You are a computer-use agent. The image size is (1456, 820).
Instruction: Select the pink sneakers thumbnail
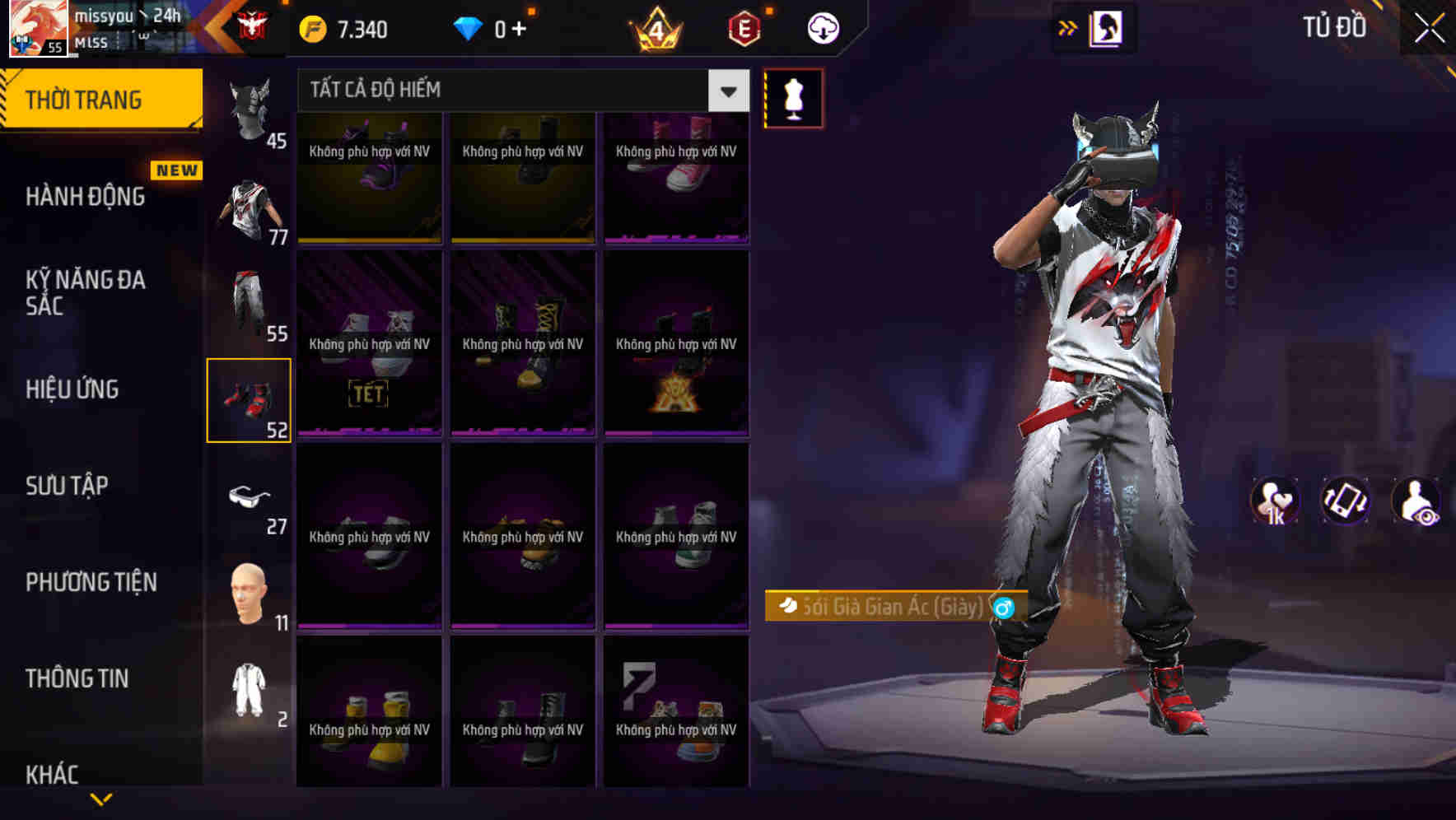tap(676, 177)
